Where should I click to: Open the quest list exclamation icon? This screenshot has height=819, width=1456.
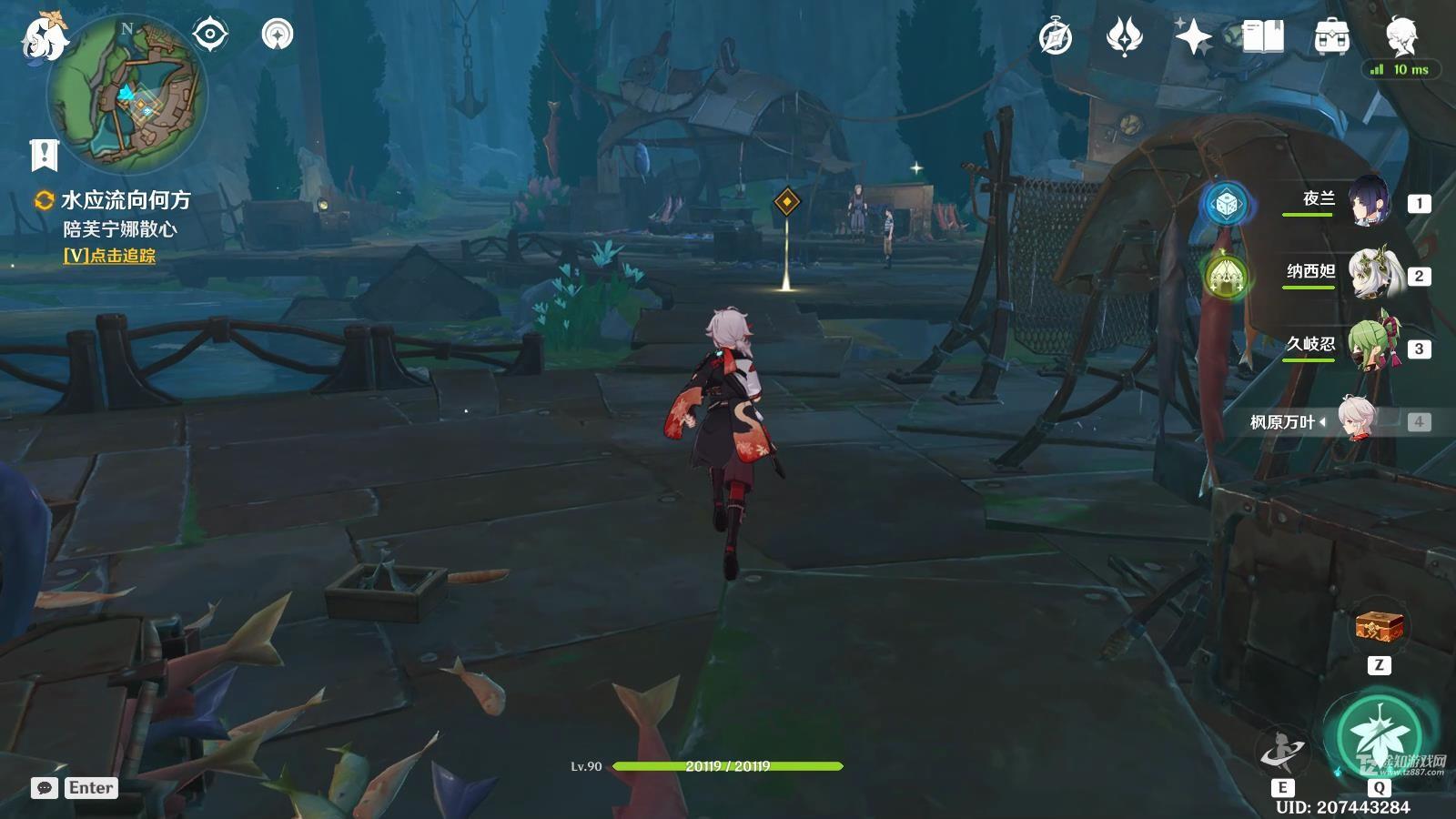click(x=44, y=155)
